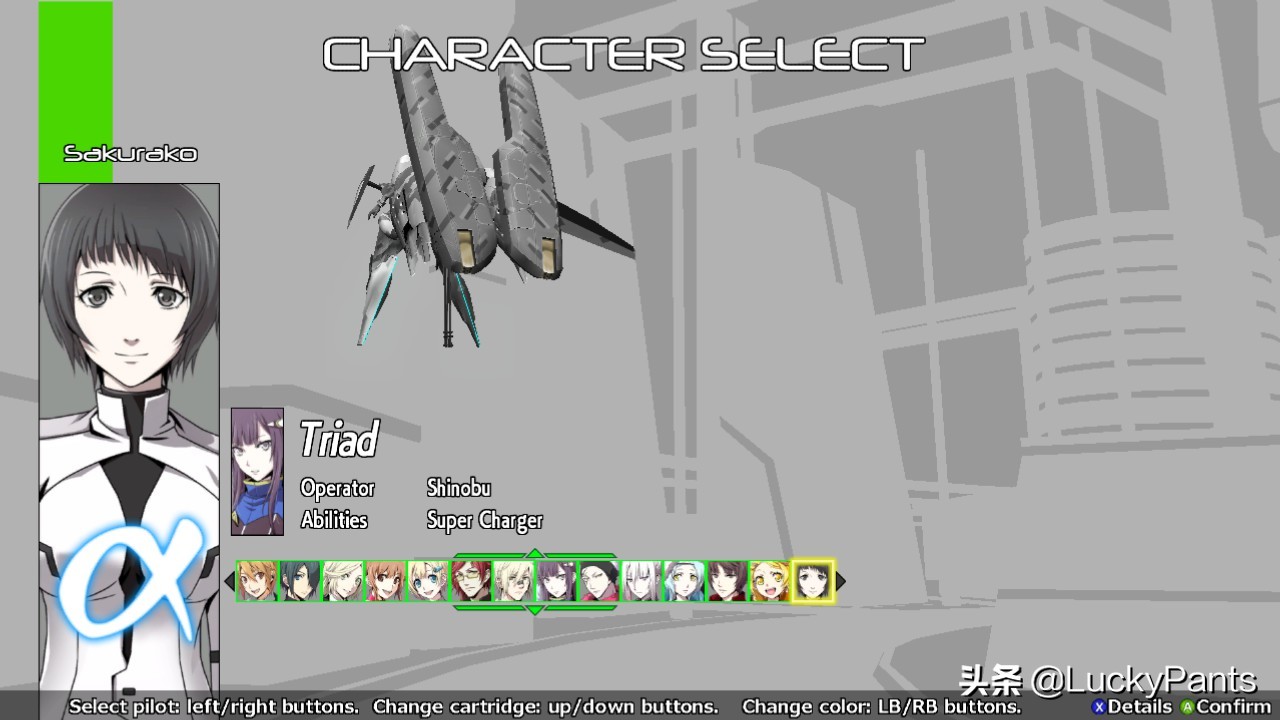Click the green up arrow above the roster
This screenshot has height=720, width=1280.
pos(535,553)
